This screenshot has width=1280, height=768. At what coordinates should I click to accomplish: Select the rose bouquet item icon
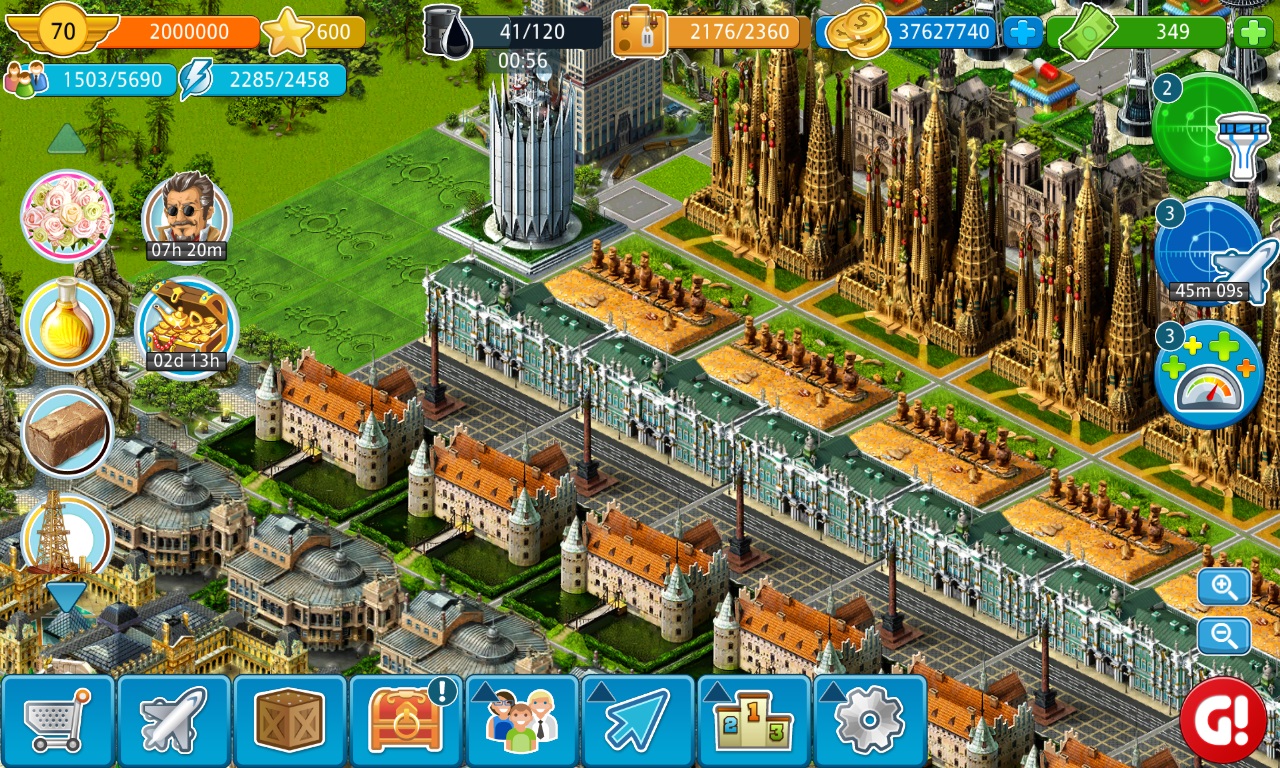click(x=67, y=215)
